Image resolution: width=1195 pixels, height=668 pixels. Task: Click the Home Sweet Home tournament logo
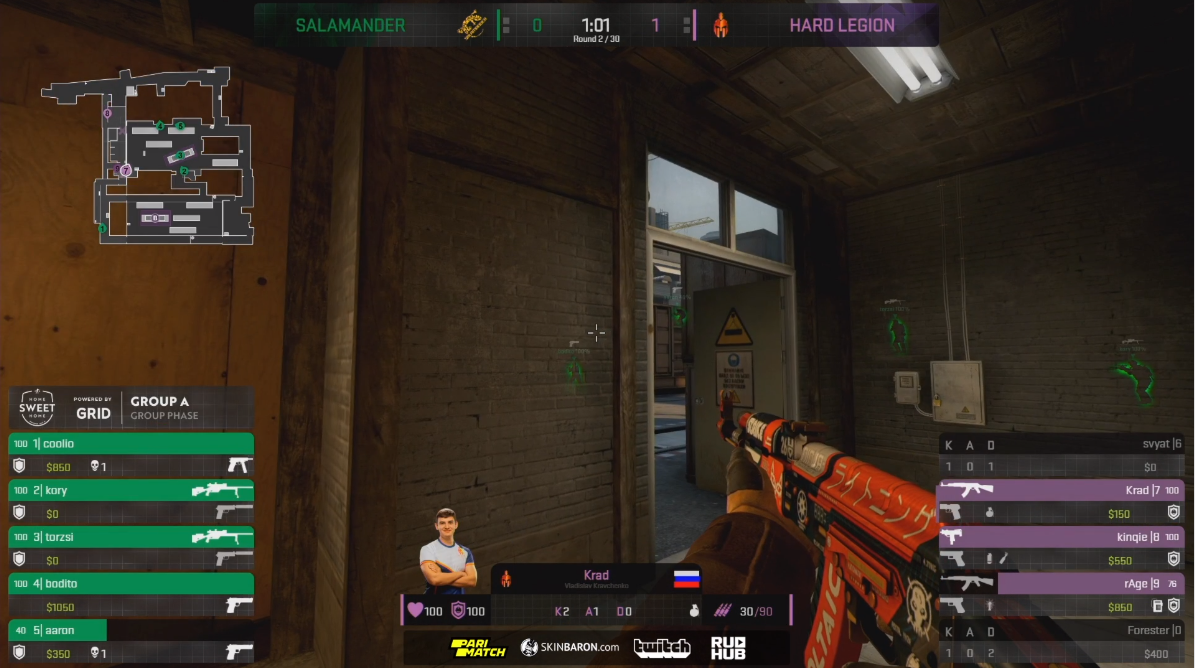click(x=38, y=408)
